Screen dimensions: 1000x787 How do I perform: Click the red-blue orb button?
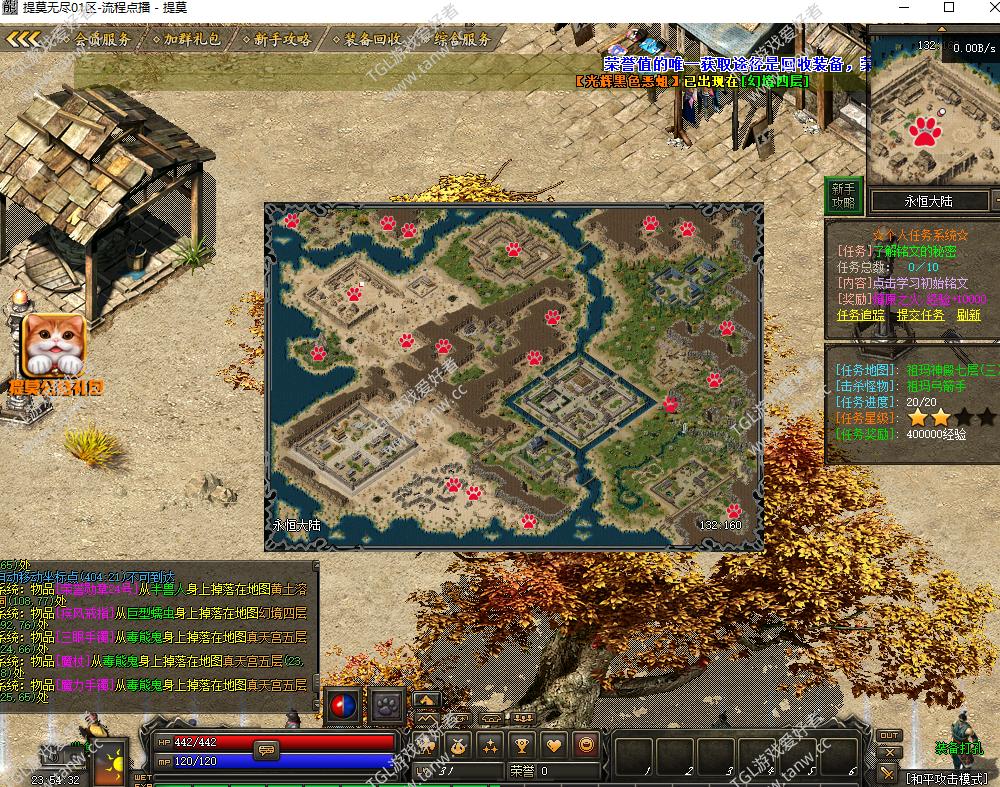344,704
